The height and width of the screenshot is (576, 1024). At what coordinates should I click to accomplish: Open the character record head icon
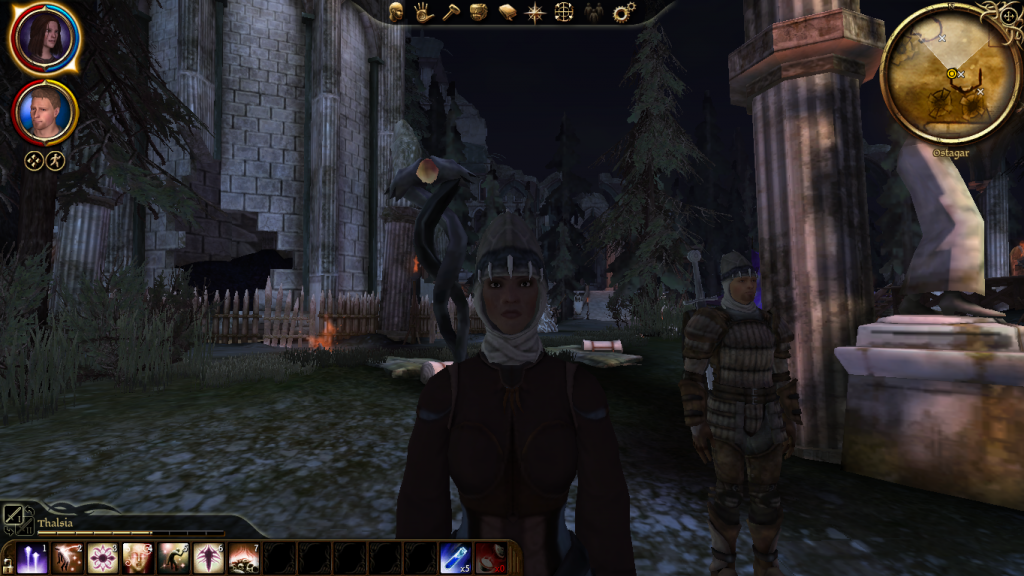[x=397, y=13]
